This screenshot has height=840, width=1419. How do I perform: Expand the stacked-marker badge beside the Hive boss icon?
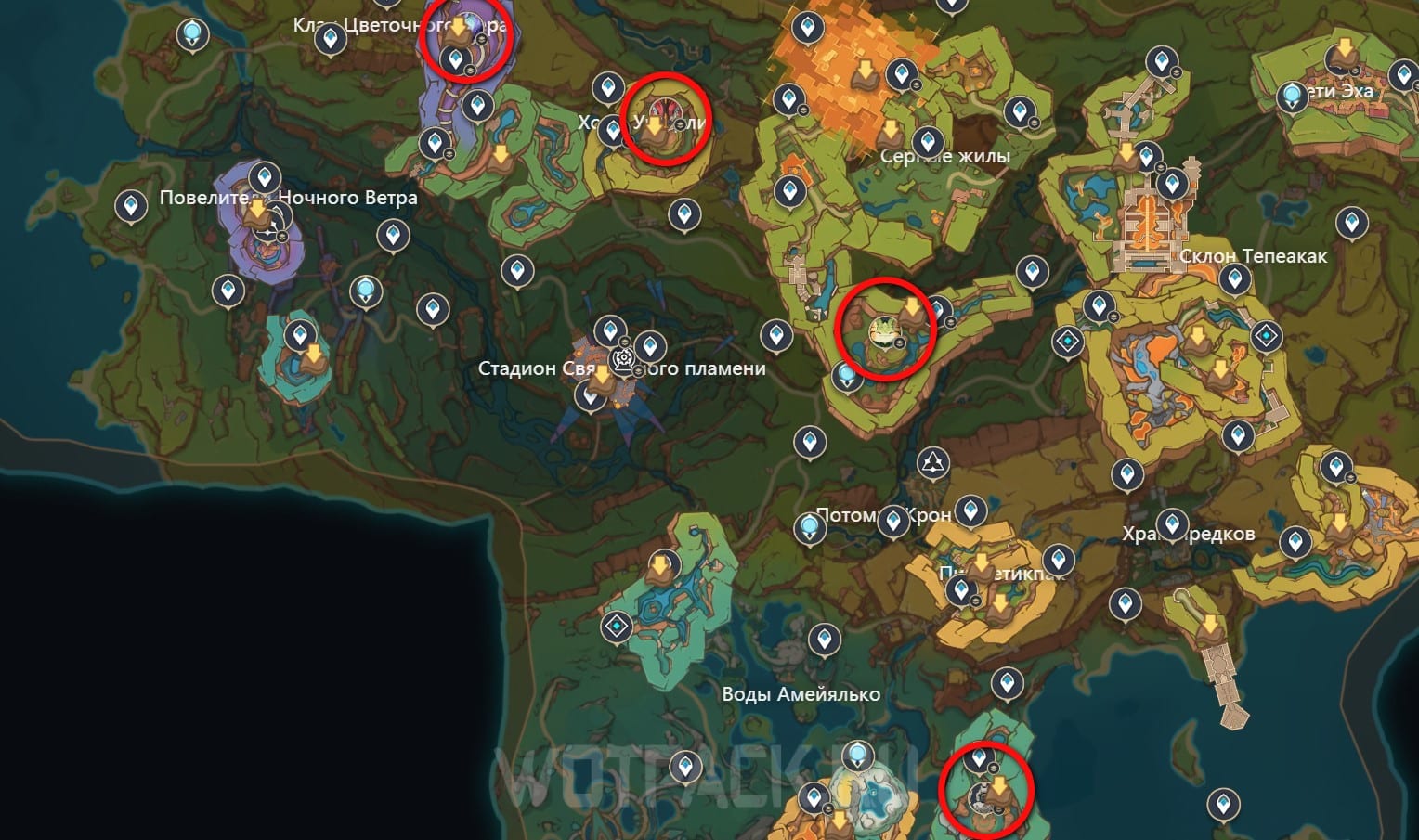(680, 124)
